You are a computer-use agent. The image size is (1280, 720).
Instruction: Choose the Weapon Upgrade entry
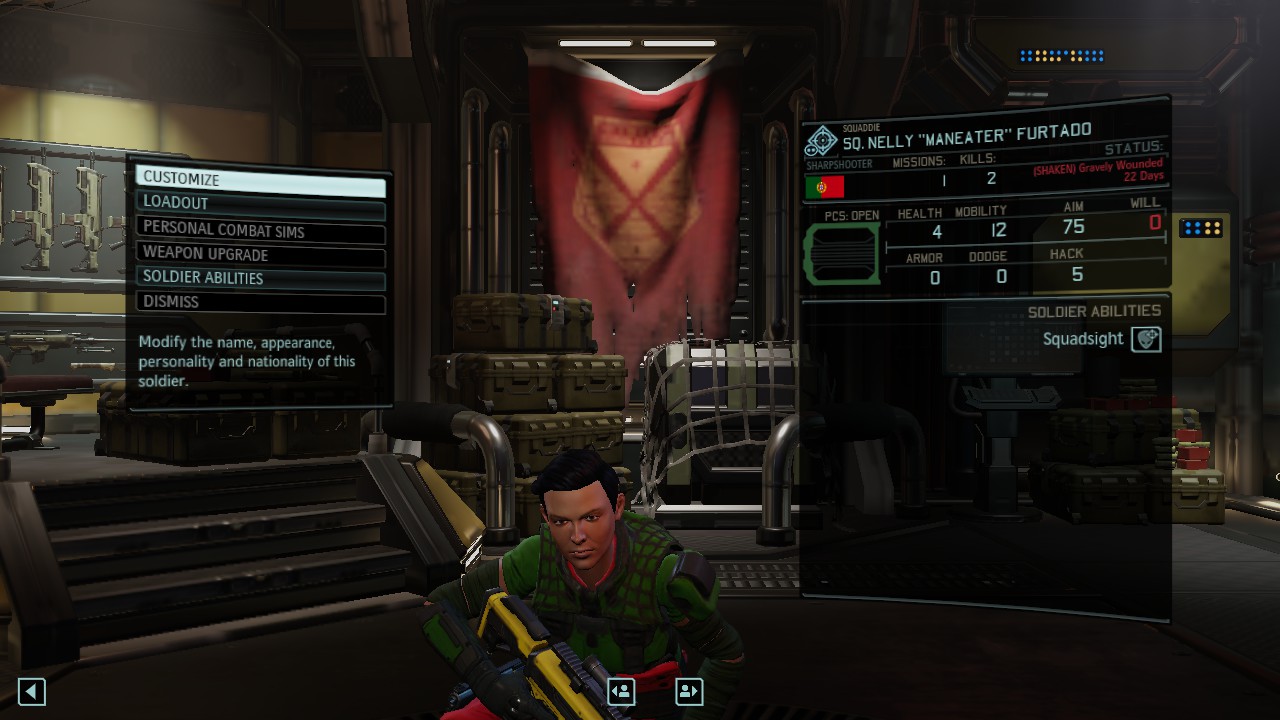pos(260,255)
